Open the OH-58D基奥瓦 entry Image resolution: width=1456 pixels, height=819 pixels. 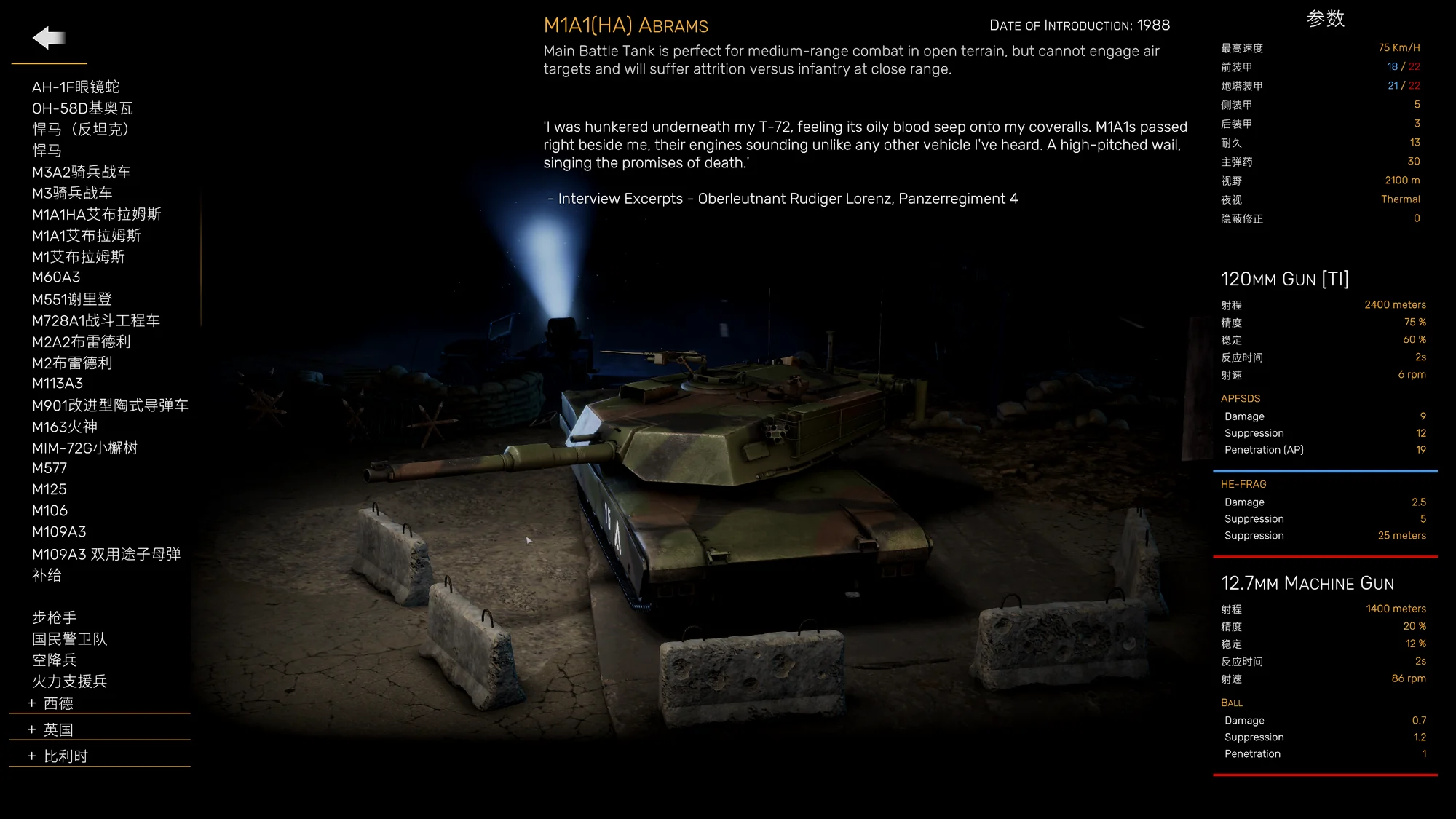click(x=82, y=108)
